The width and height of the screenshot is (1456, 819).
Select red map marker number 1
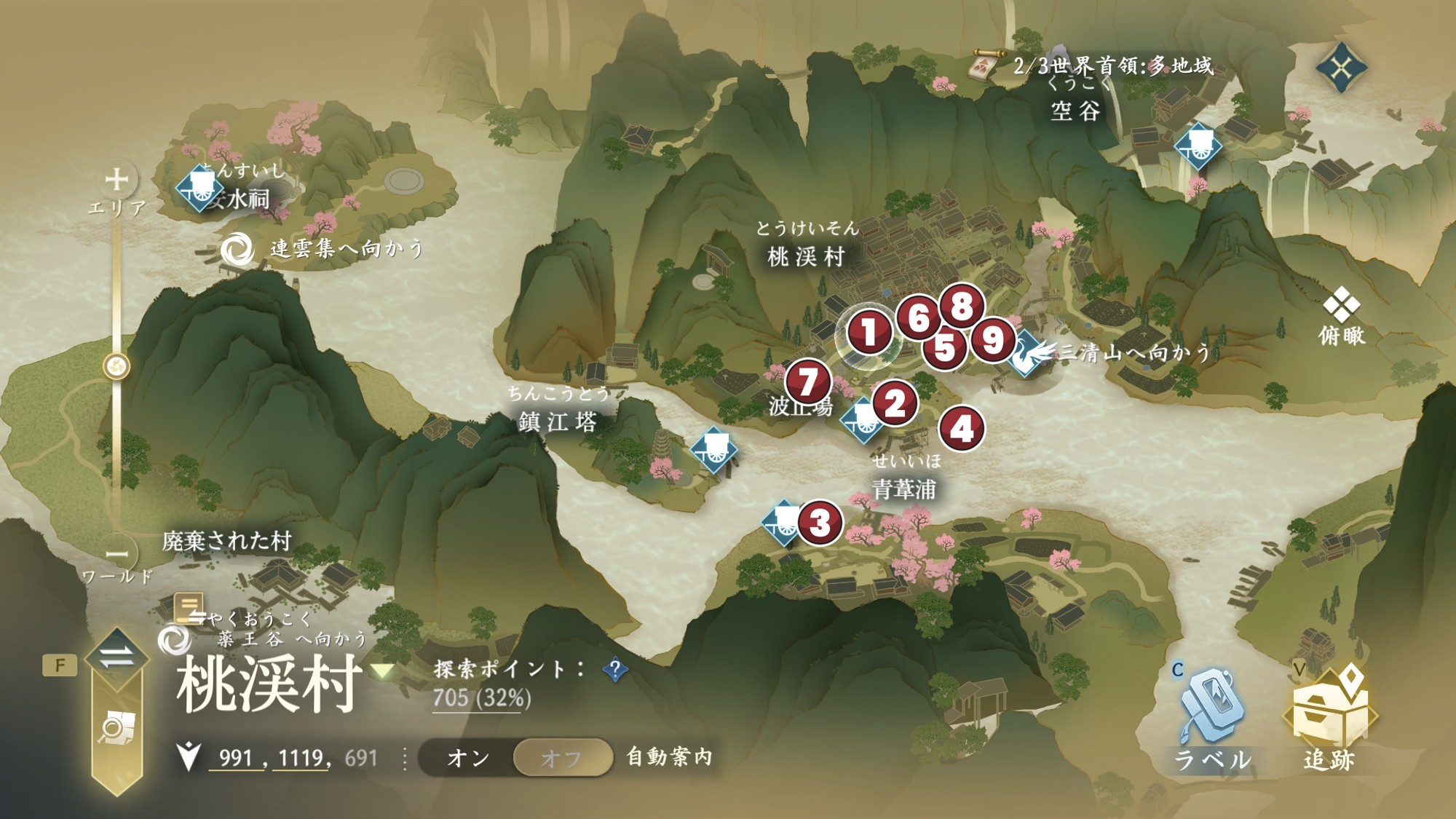(868, 332)
